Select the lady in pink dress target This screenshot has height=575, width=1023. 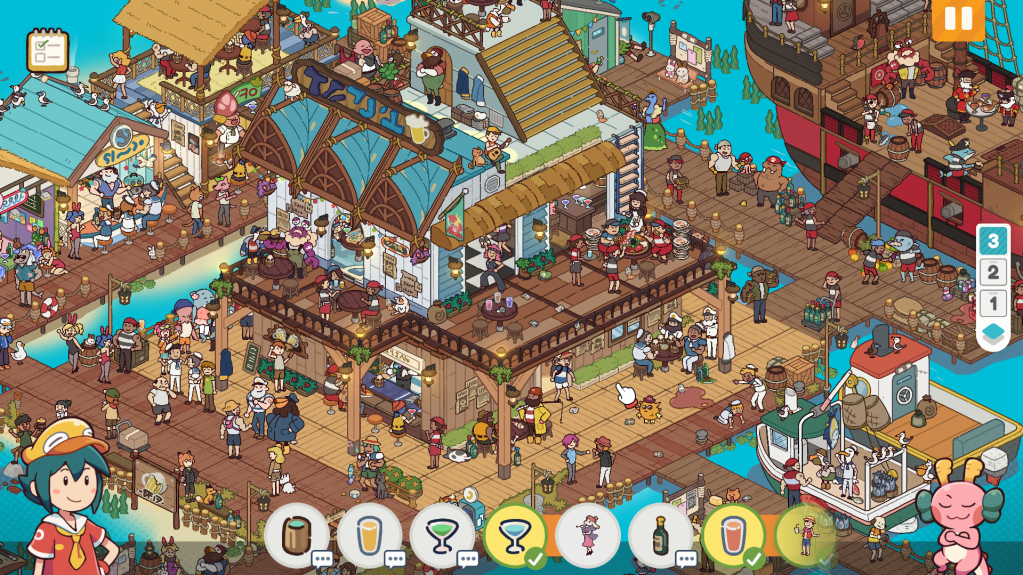tap(587, 535)
